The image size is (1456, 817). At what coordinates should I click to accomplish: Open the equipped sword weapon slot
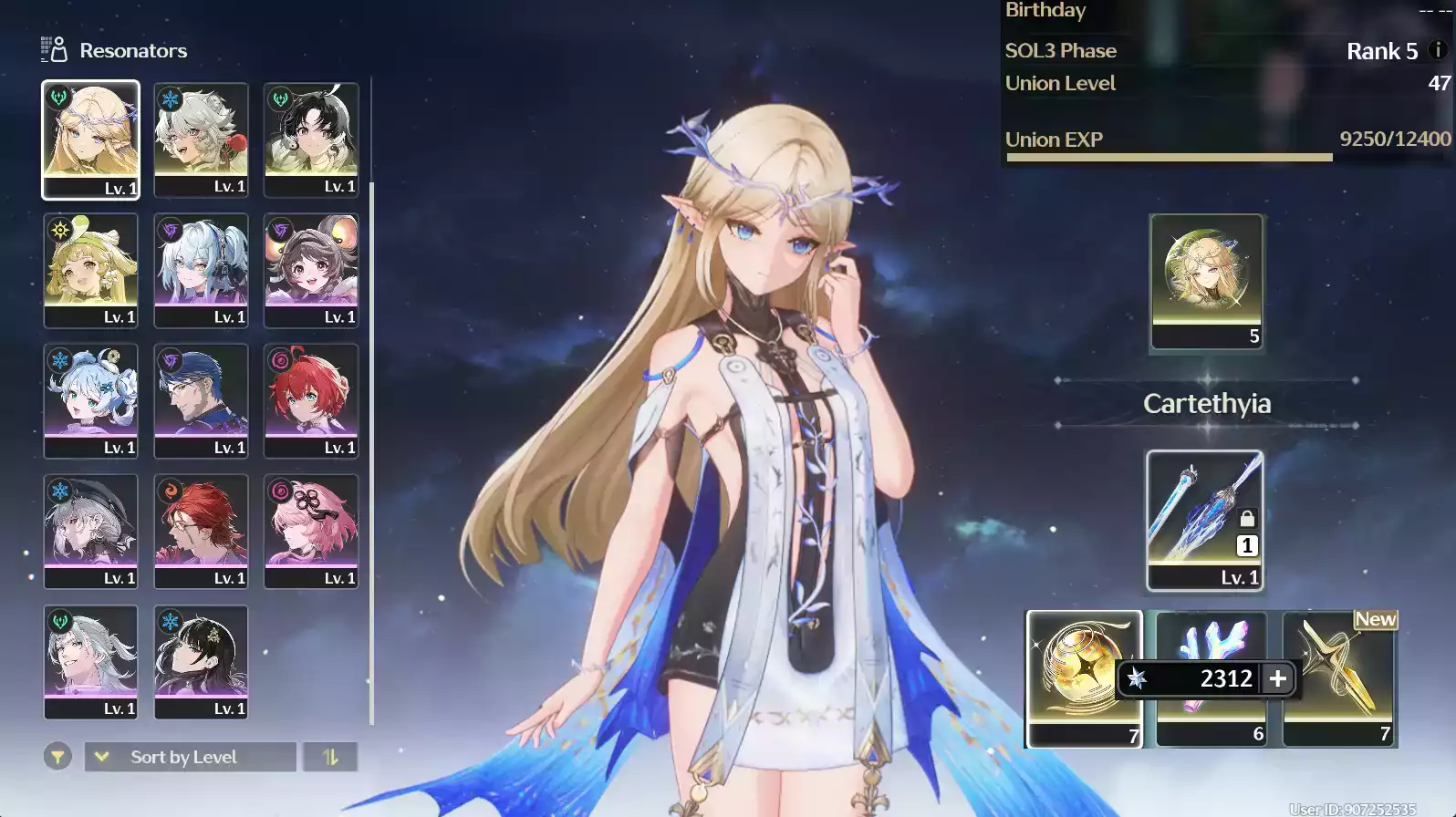pyautogui.click(x=1204, y=520)
